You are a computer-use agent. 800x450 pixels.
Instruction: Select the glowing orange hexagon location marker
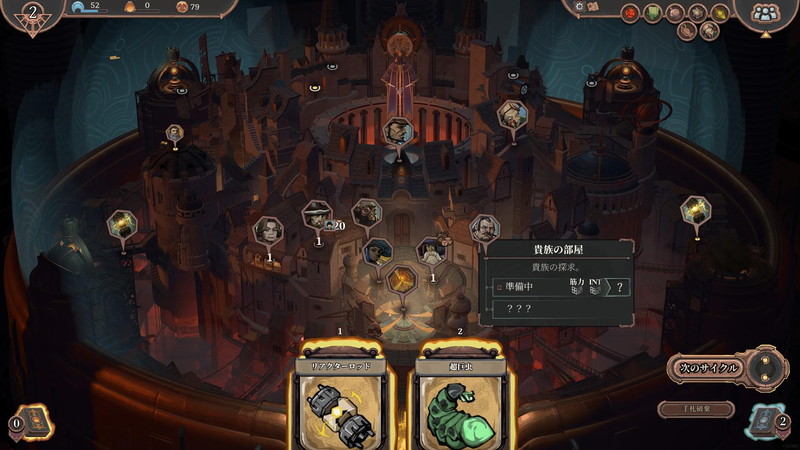(x=401, y=279)
